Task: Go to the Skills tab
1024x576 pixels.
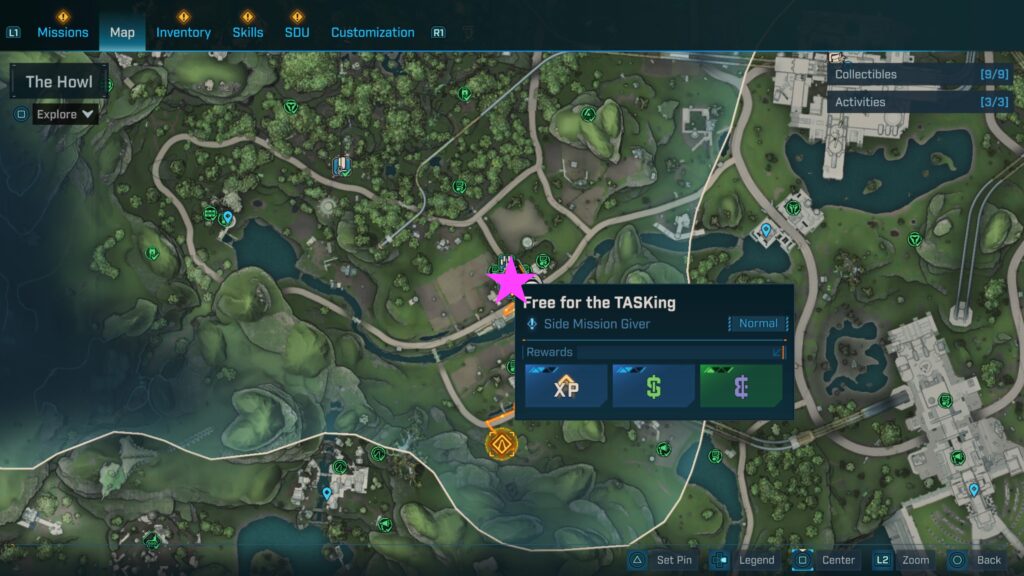Action: [x=248, y=32]
